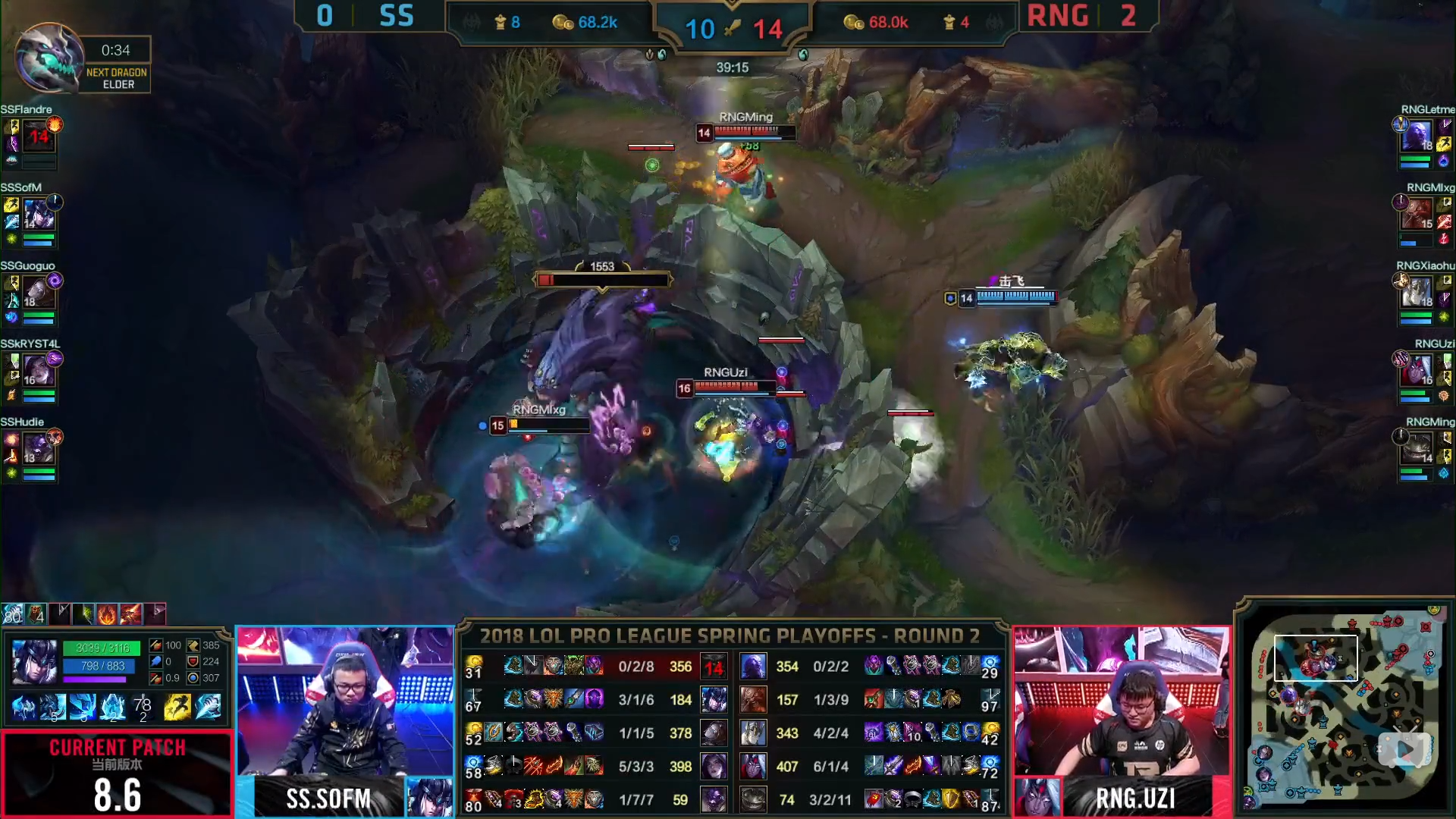Click RNG team's gold coin icon

(852, 23)
